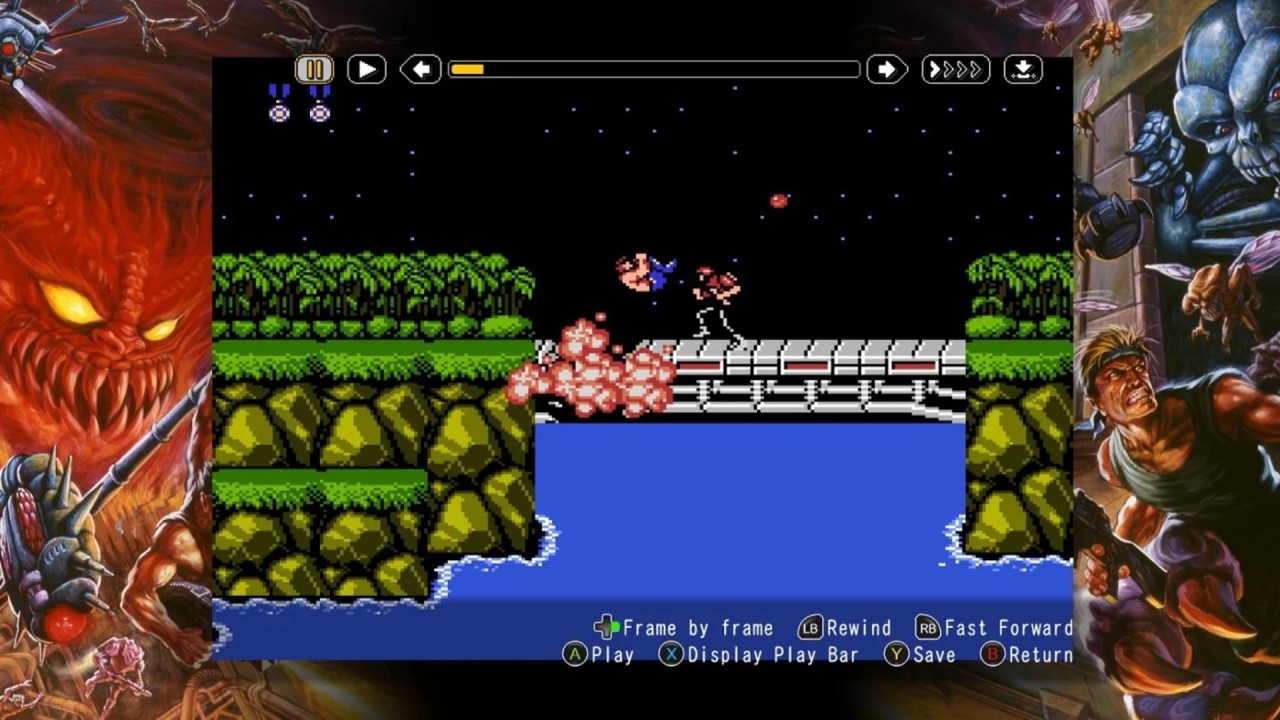
Task: Step back with the left arrow button
Action: tap(420, 69)
